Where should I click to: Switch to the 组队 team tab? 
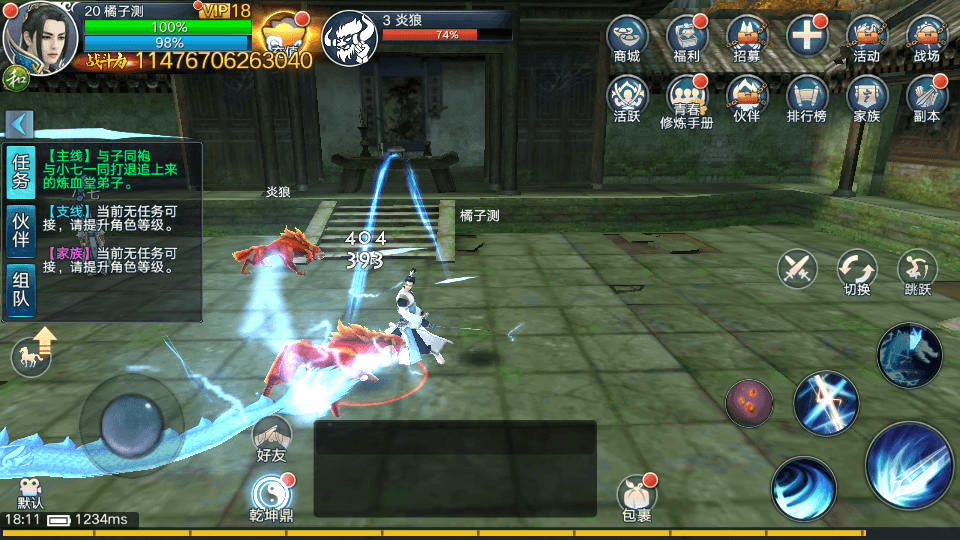pyautogui.click(x=21, y=289)
